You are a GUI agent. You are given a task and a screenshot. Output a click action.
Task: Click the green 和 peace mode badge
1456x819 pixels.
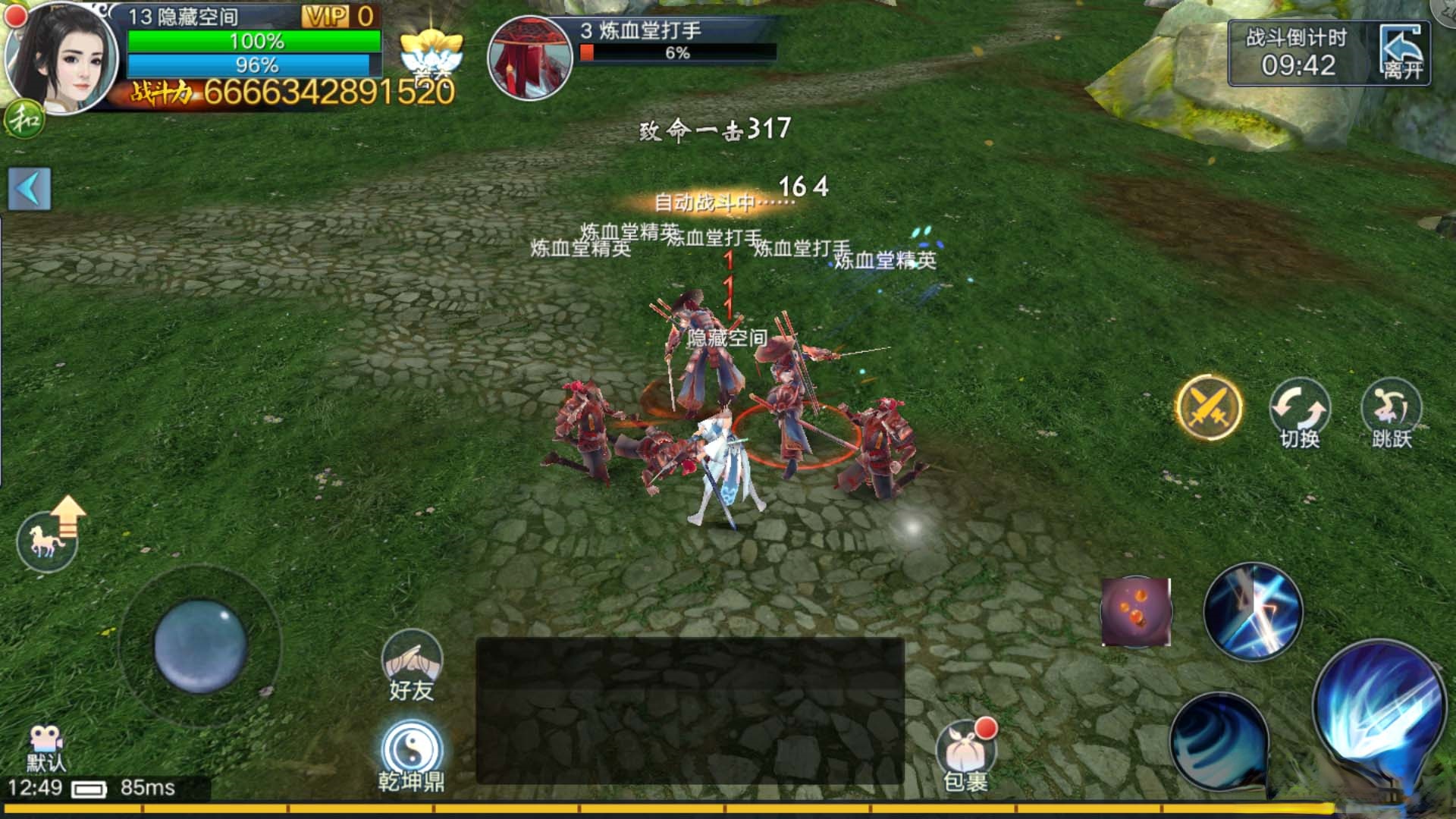[25, 120]
